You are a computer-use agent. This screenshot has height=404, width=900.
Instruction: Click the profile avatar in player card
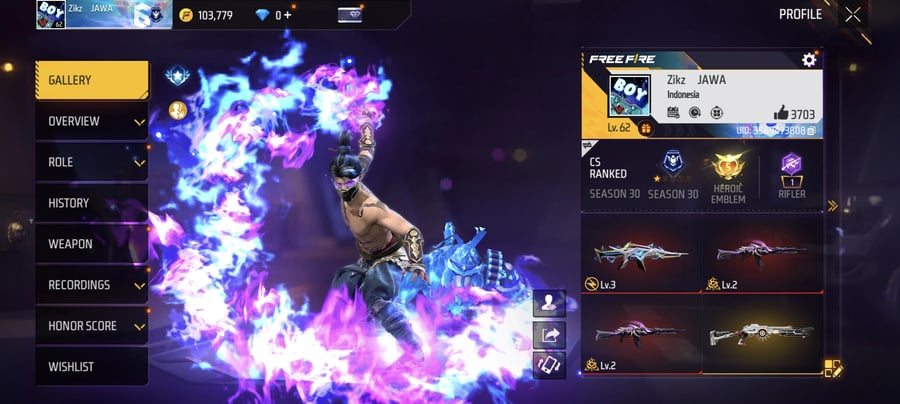tap(629, 96)
